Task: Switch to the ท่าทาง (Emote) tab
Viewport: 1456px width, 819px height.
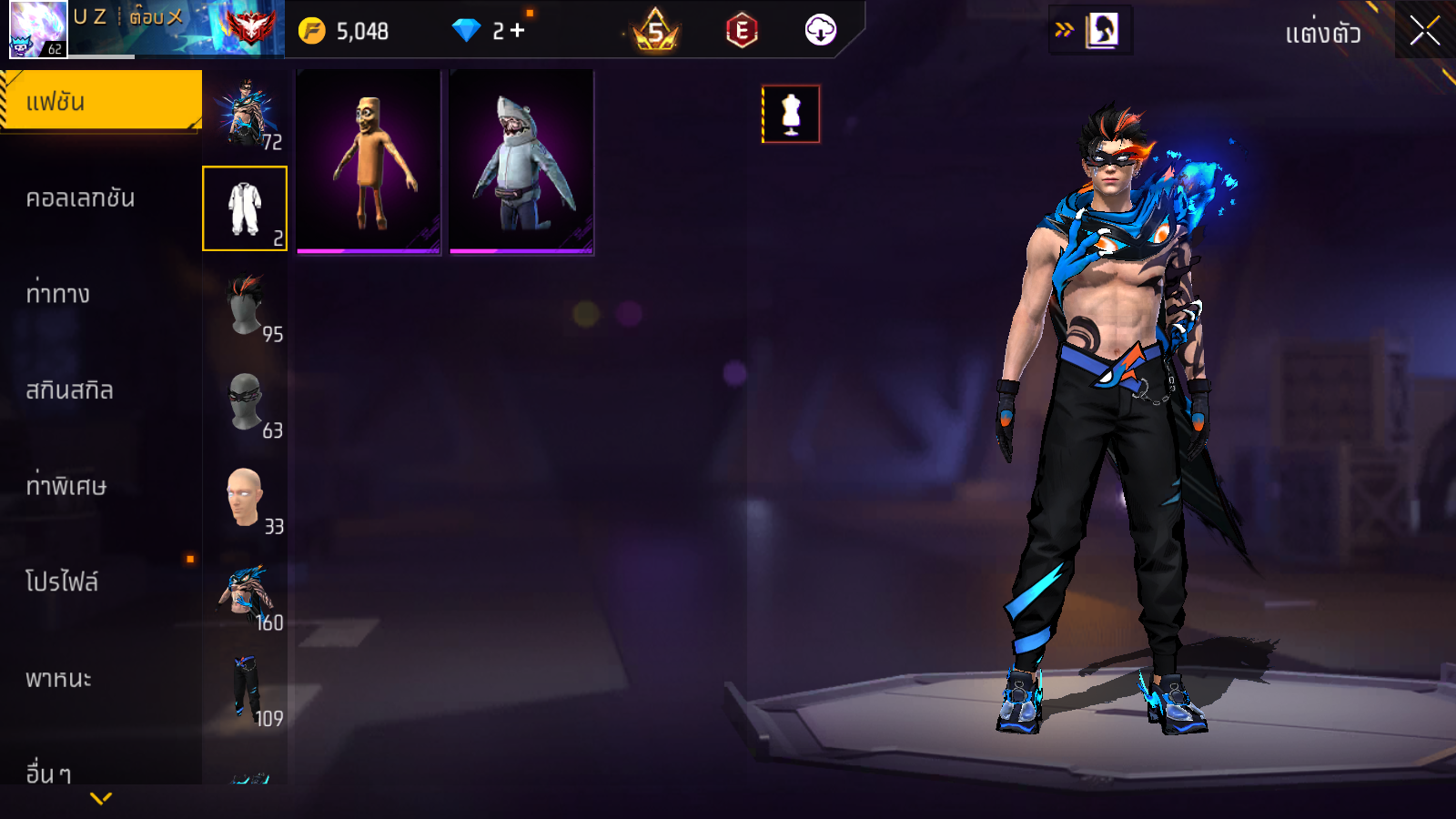Action: pos(58,294)
